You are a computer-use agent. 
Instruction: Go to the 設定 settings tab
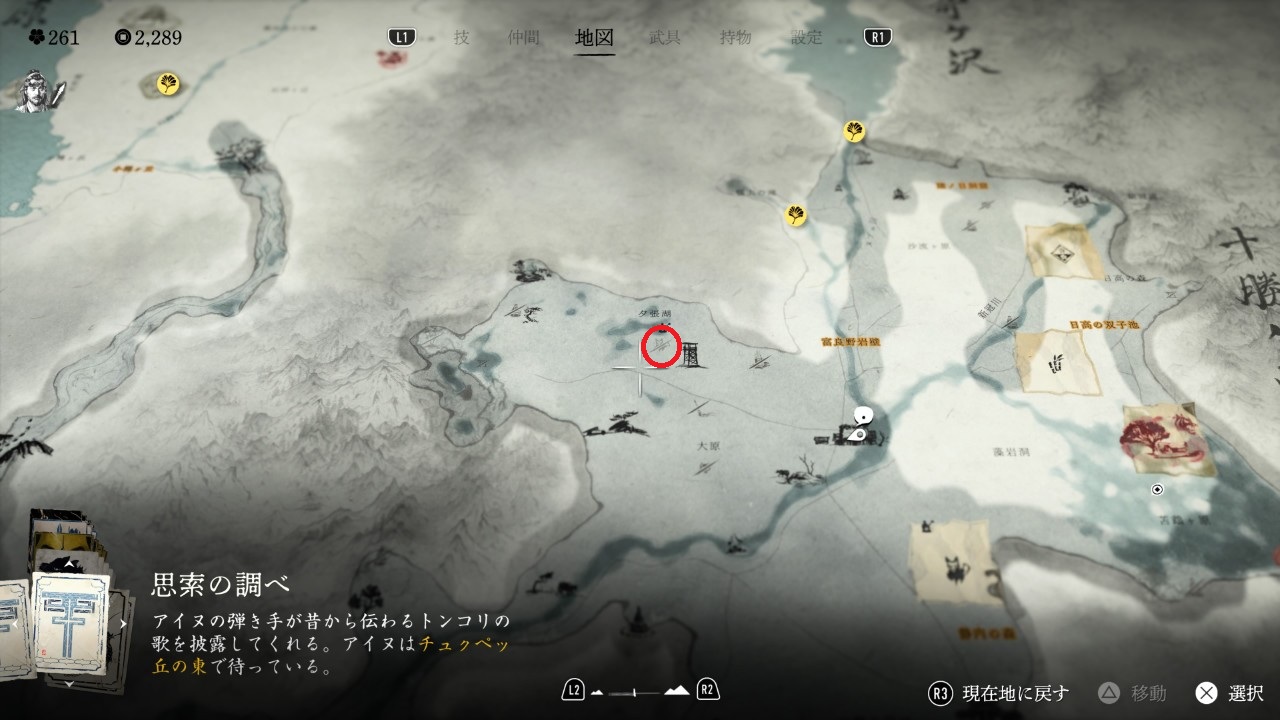(807, 38)
